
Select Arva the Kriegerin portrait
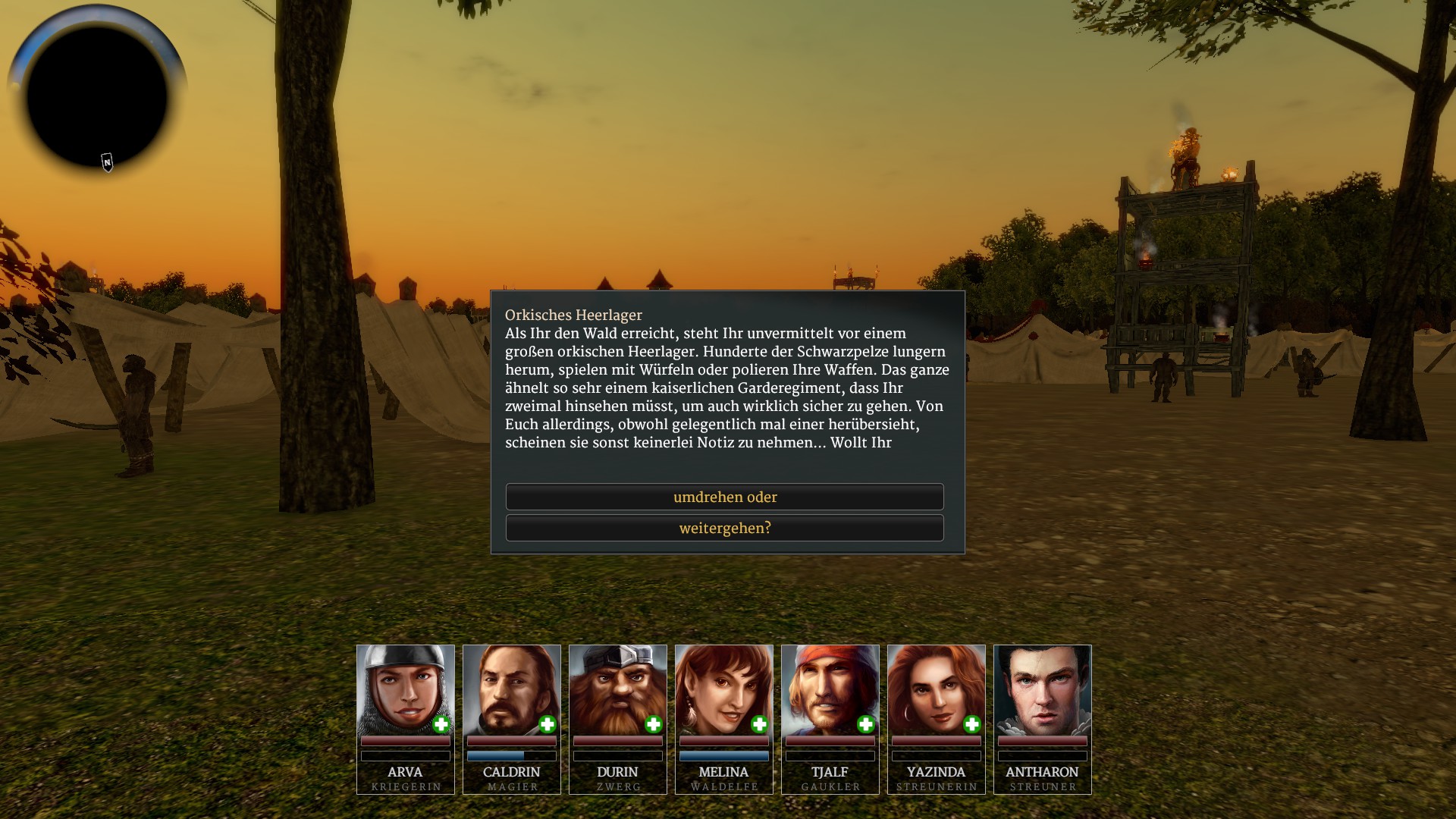click(405, 689)
